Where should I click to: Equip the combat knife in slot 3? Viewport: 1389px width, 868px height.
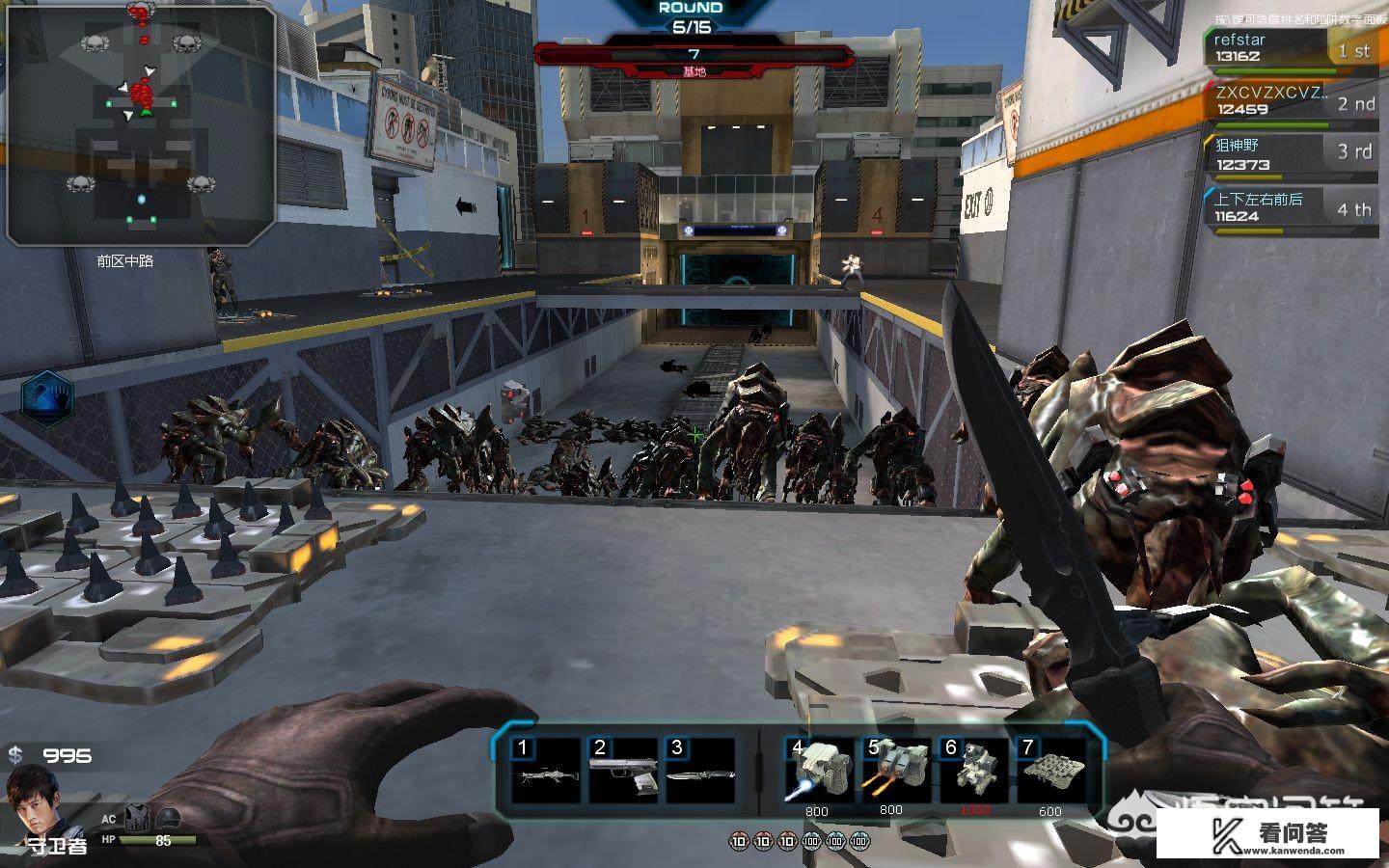click(699, 773)
